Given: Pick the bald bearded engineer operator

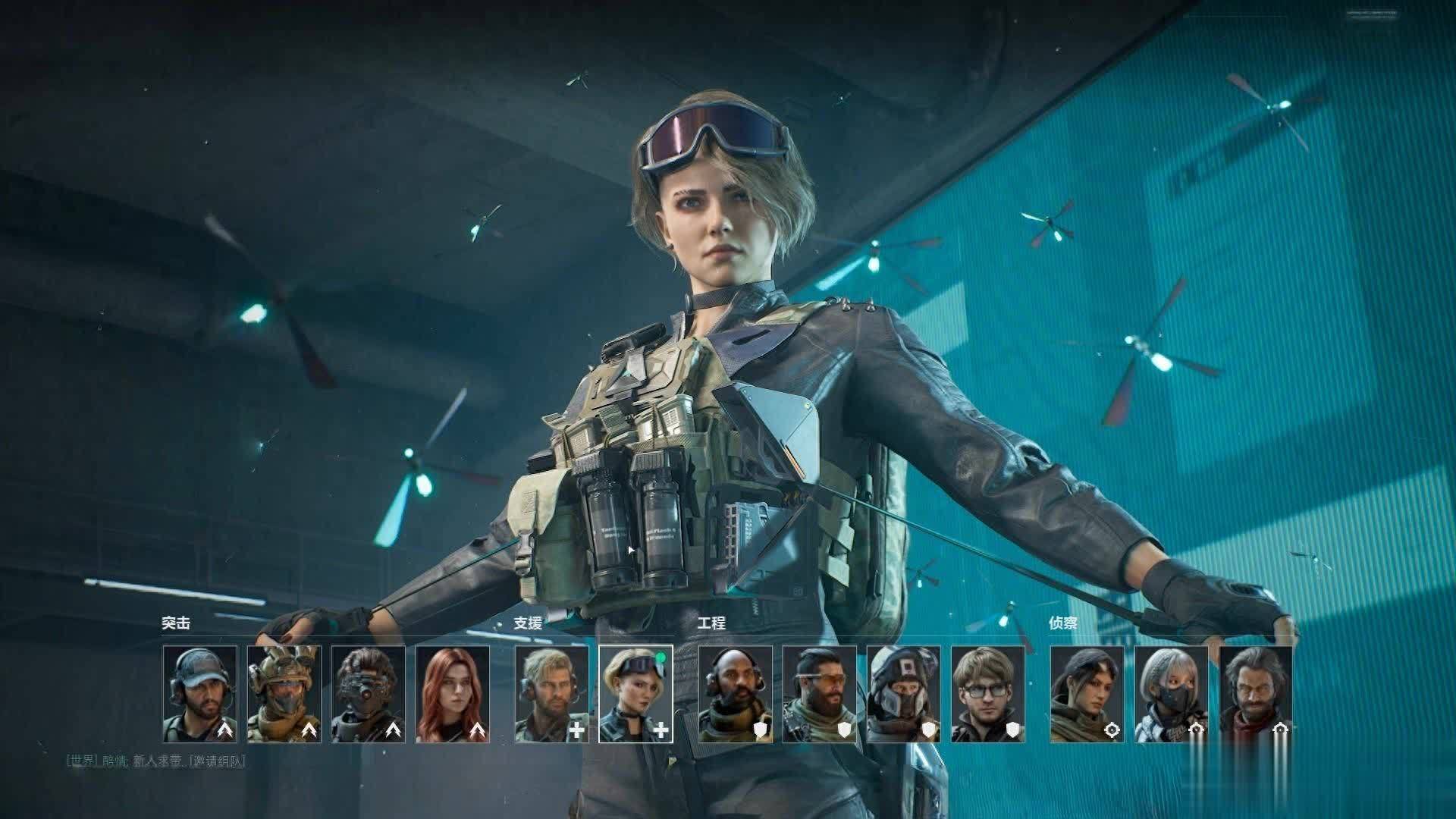Looking at the screenshot, I should 736,694.
